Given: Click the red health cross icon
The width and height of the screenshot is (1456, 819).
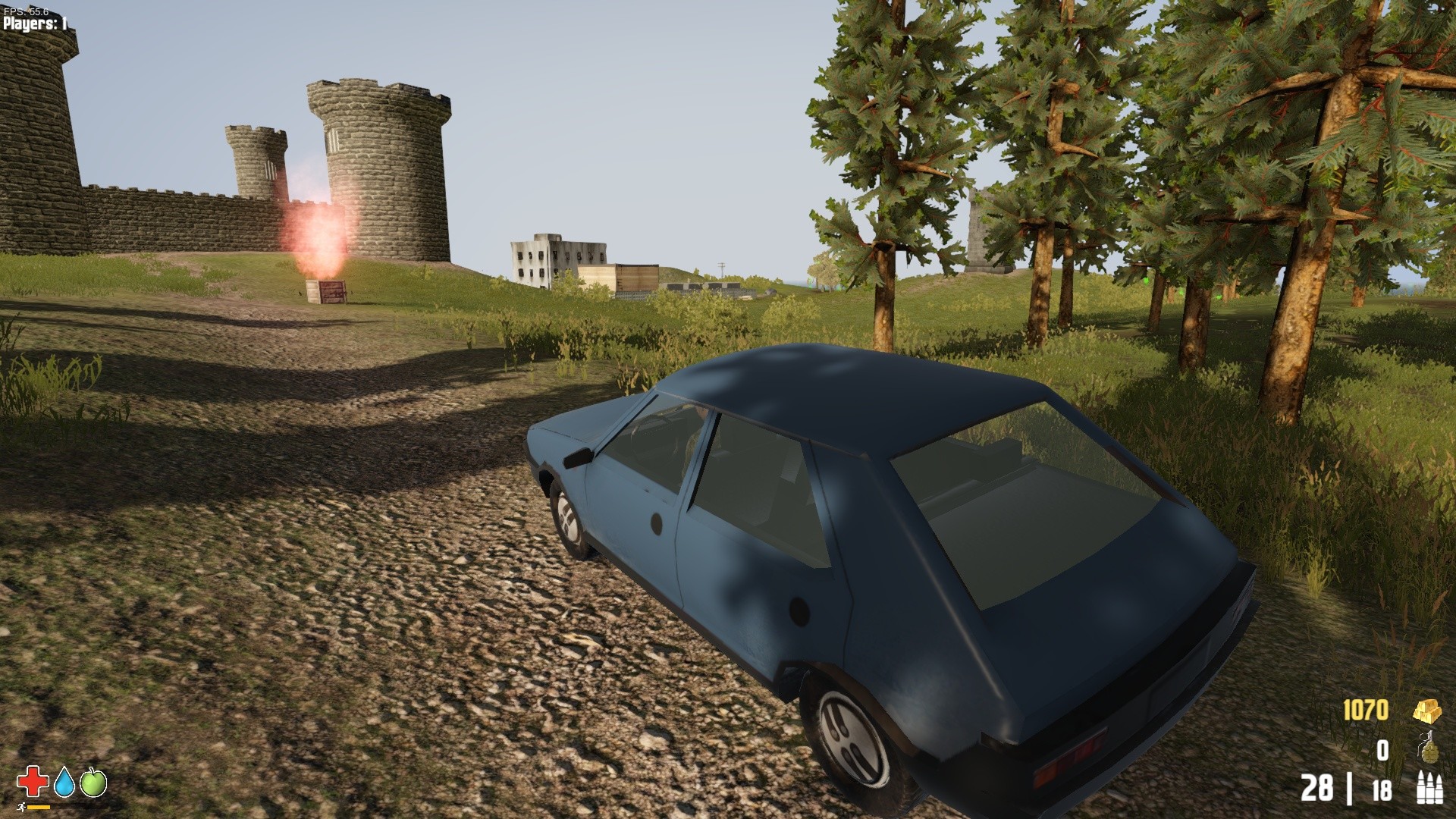Looking at the screenshot, I should point(32,783).
